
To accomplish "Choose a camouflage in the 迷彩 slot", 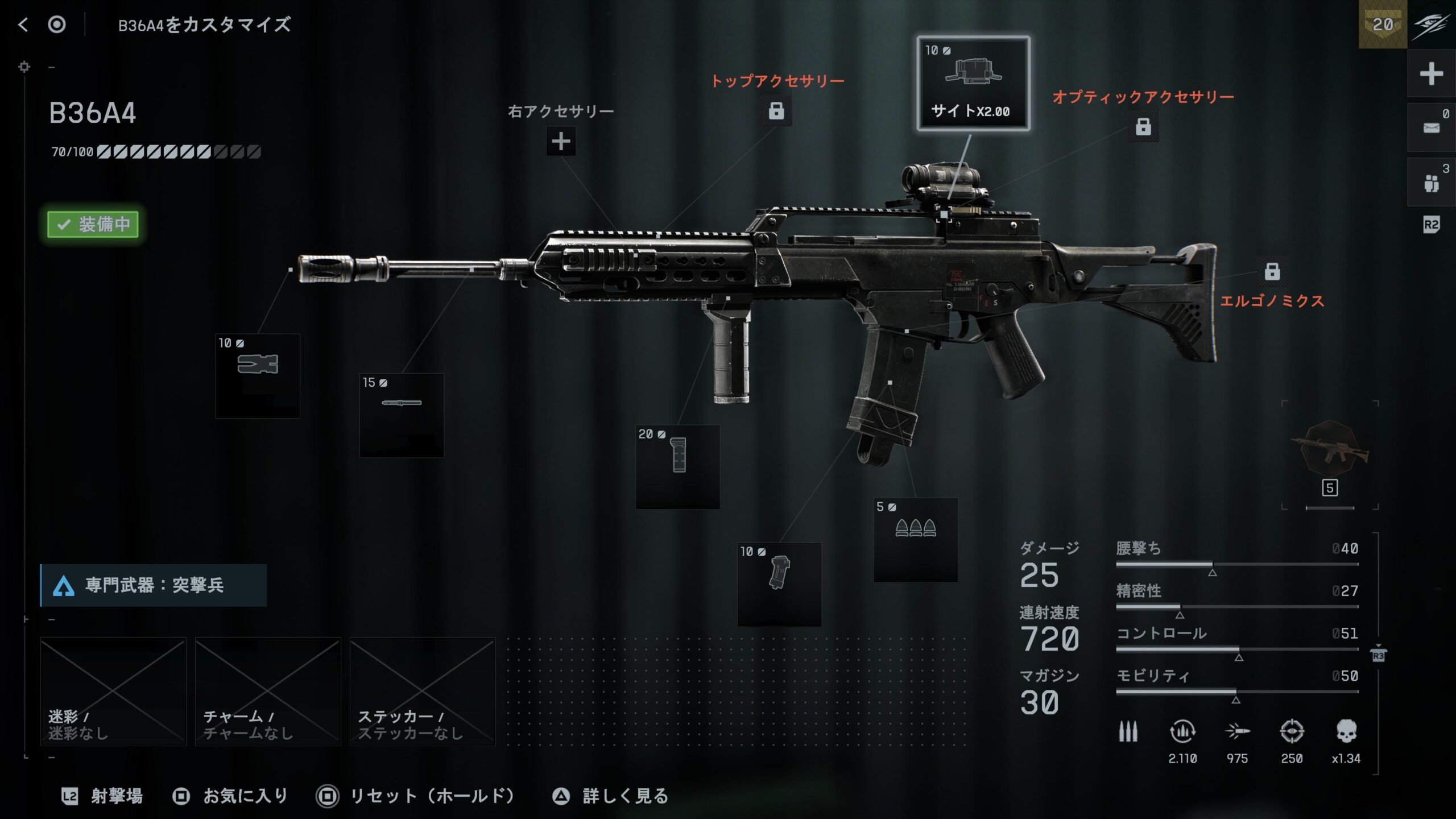I will (113, 691).
